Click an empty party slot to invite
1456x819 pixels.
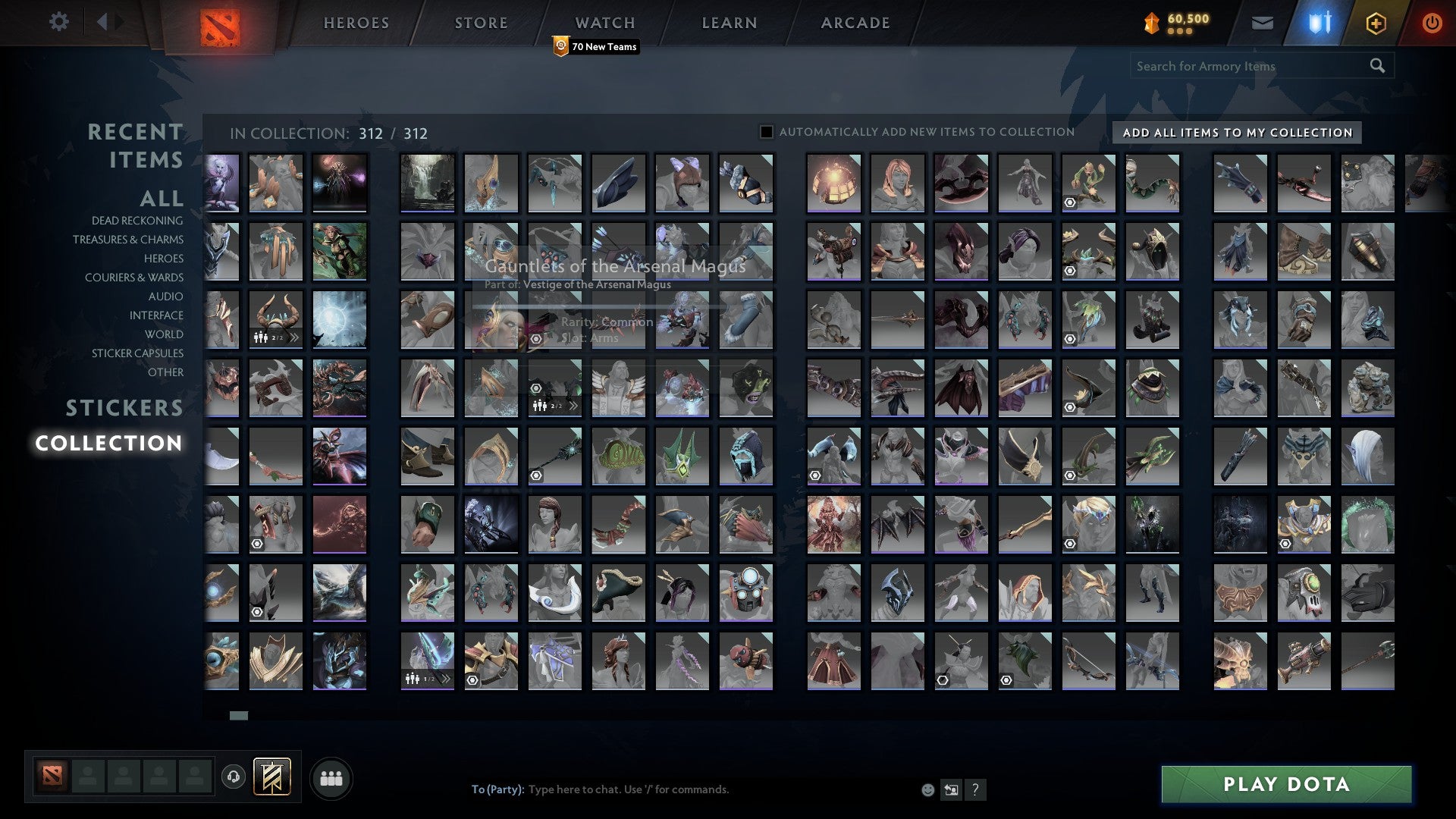click(x=87, y=777)
